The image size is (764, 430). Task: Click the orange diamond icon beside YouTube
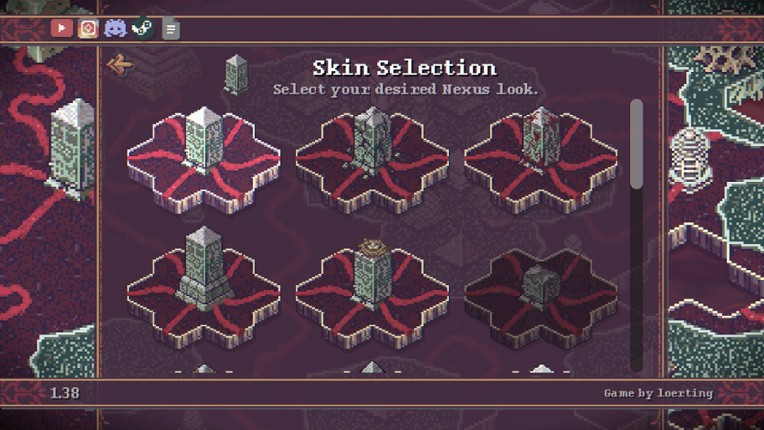[x=88, y=28]
